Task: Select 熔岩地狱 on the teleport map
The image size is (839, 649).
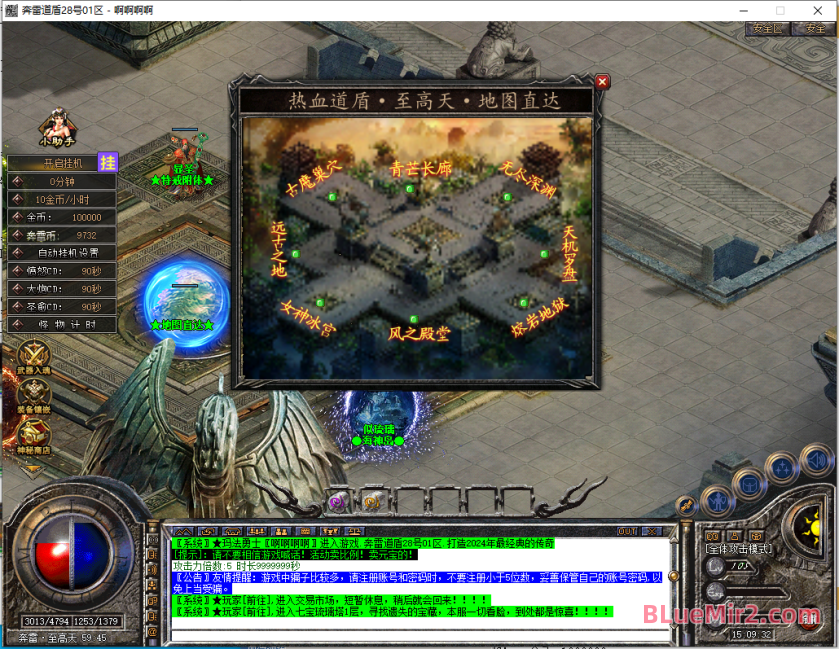Action: pyautogui.click(x=541, y=318)
